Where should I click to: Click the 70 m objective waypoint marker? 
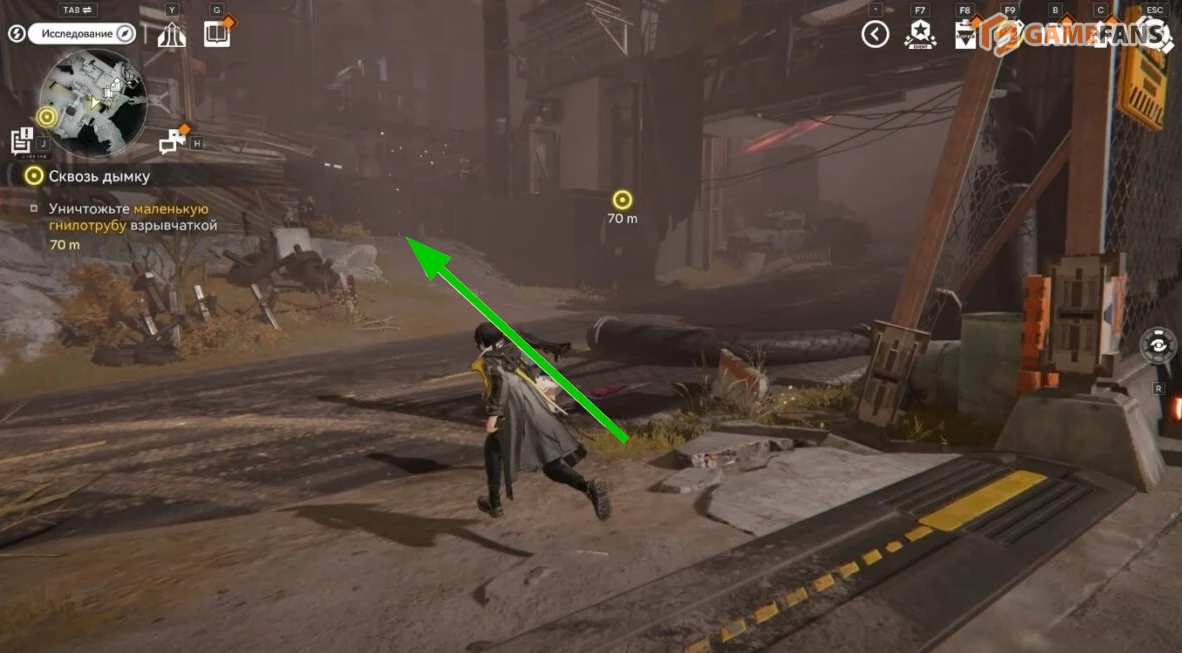(622, 200)
